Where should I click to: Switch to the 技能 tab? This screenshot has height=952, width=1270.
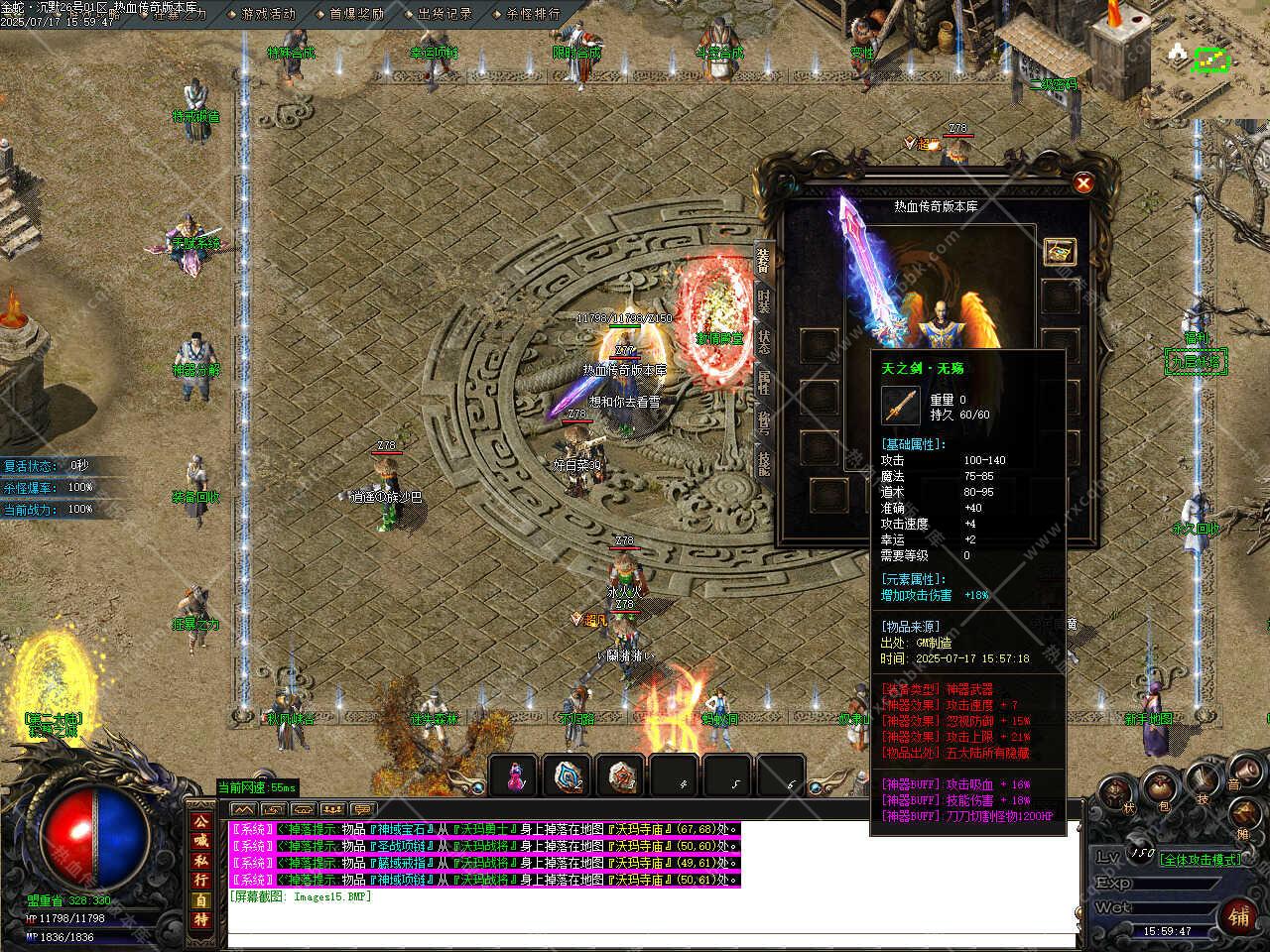click(764, 461)
